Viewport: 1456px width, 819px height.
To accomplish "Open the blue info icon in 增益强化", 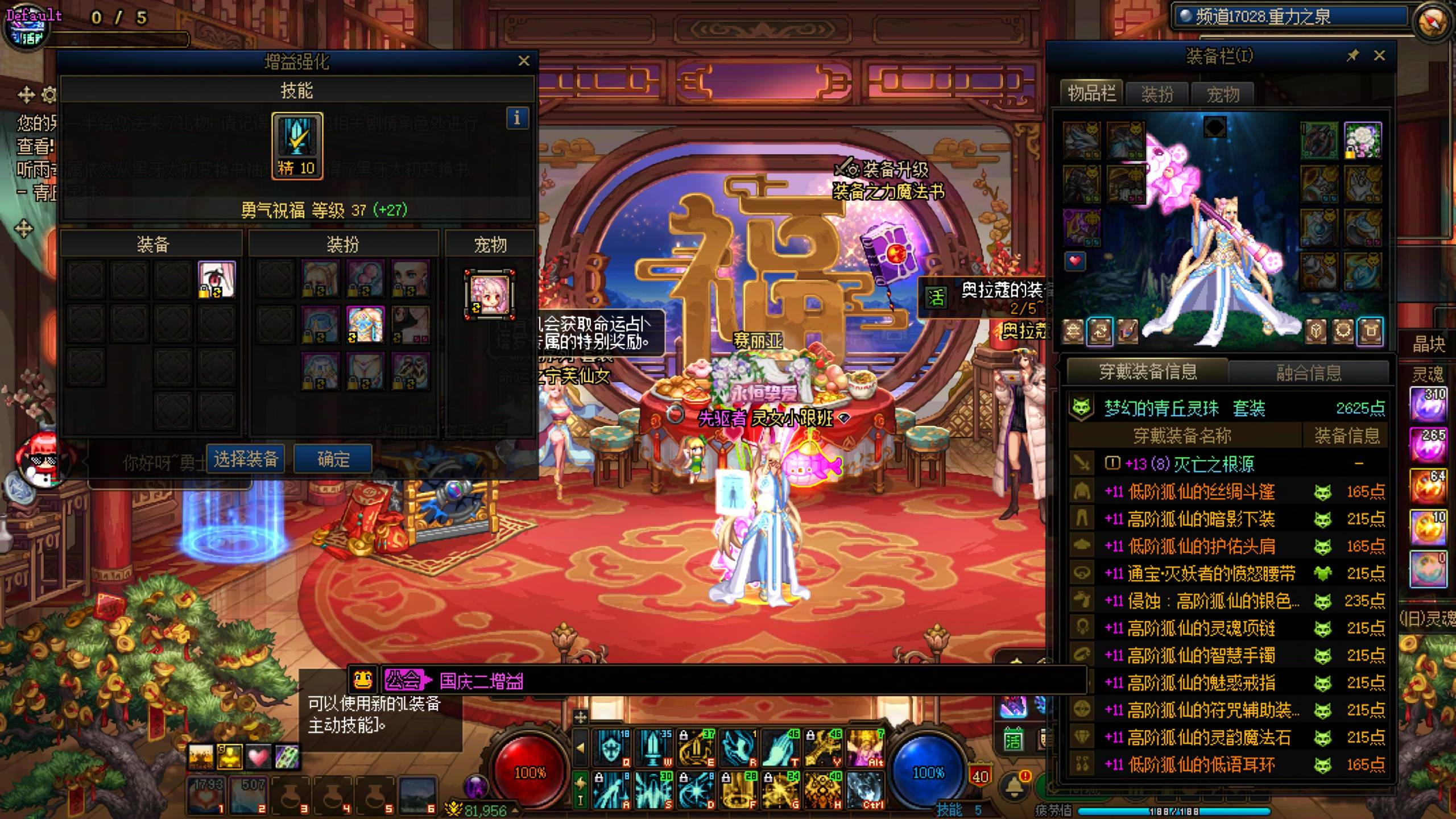I will [517, 118].
